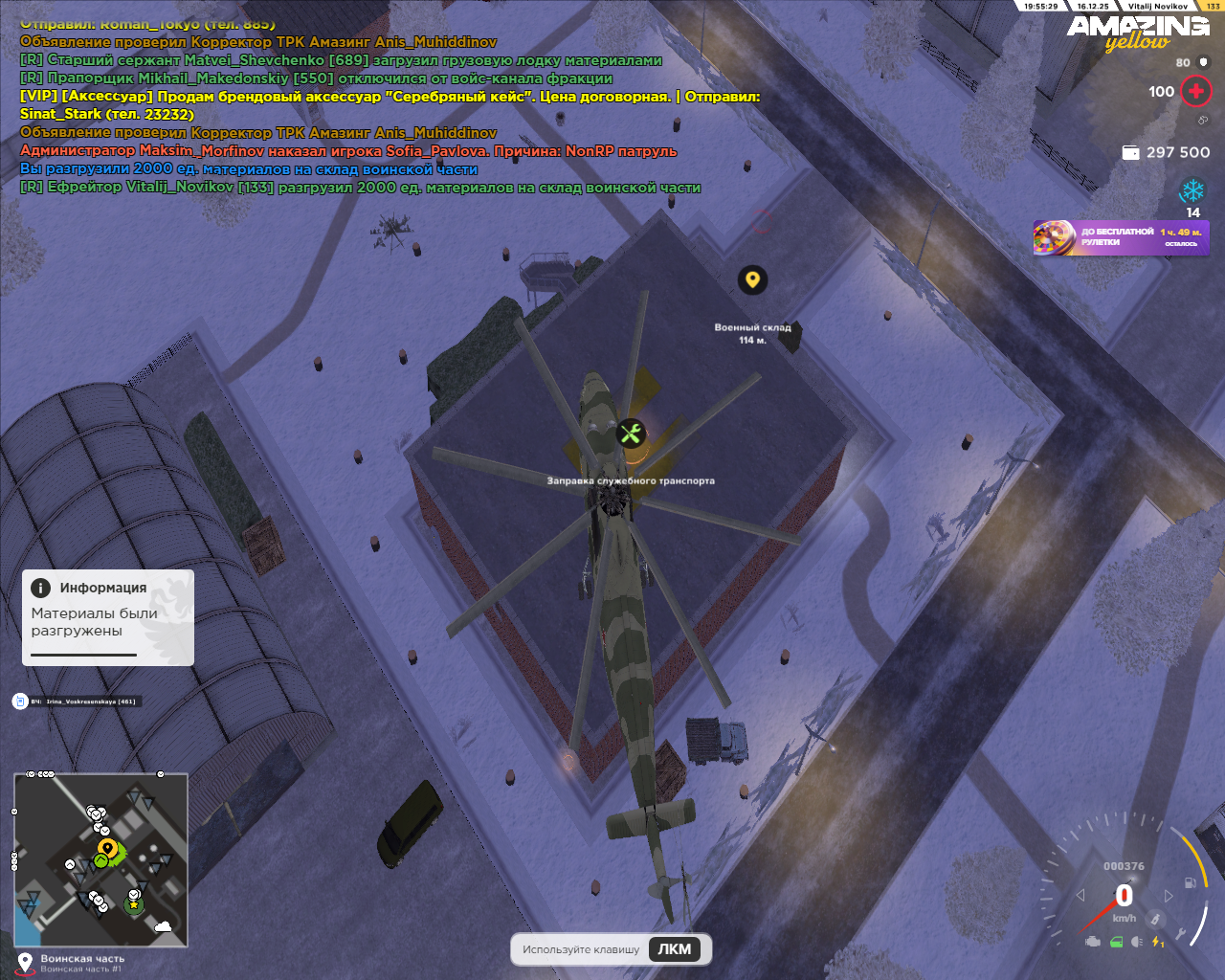Select the green star marker on minimap
The height and width of the screenshot is (980, 1225).
134,903
